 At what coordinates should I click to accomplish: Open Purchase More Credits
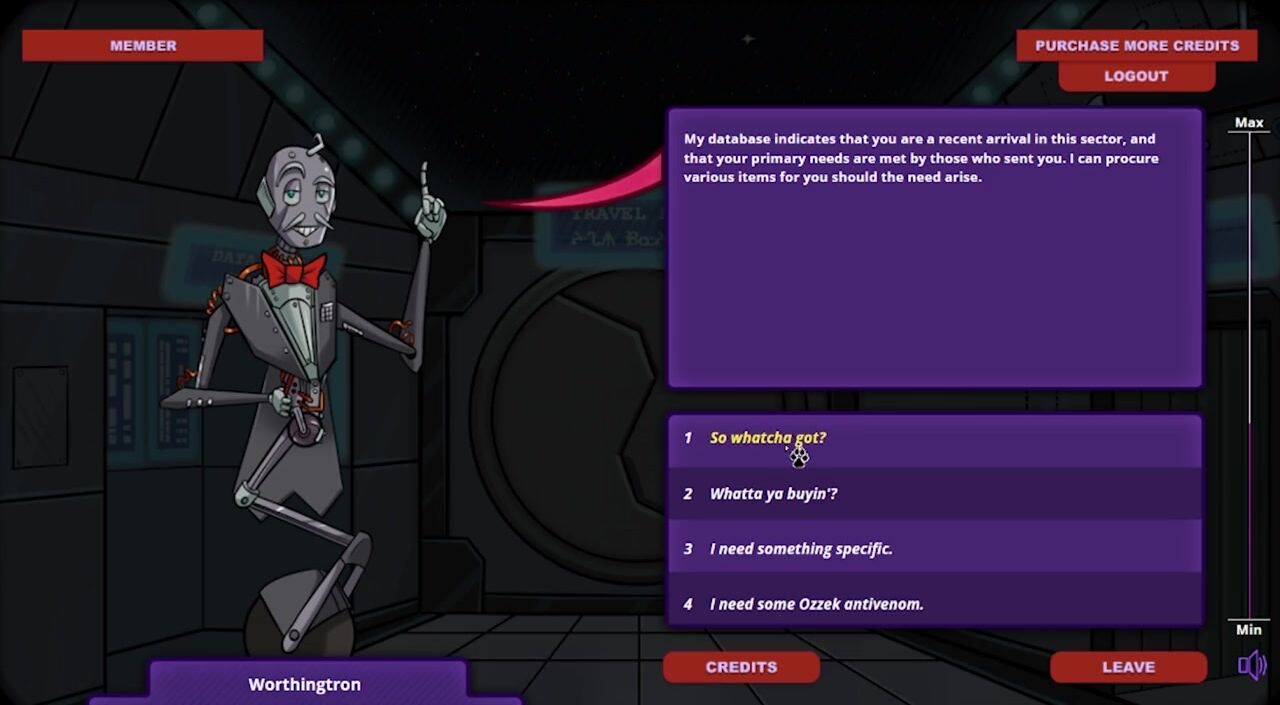point(1136,45)
